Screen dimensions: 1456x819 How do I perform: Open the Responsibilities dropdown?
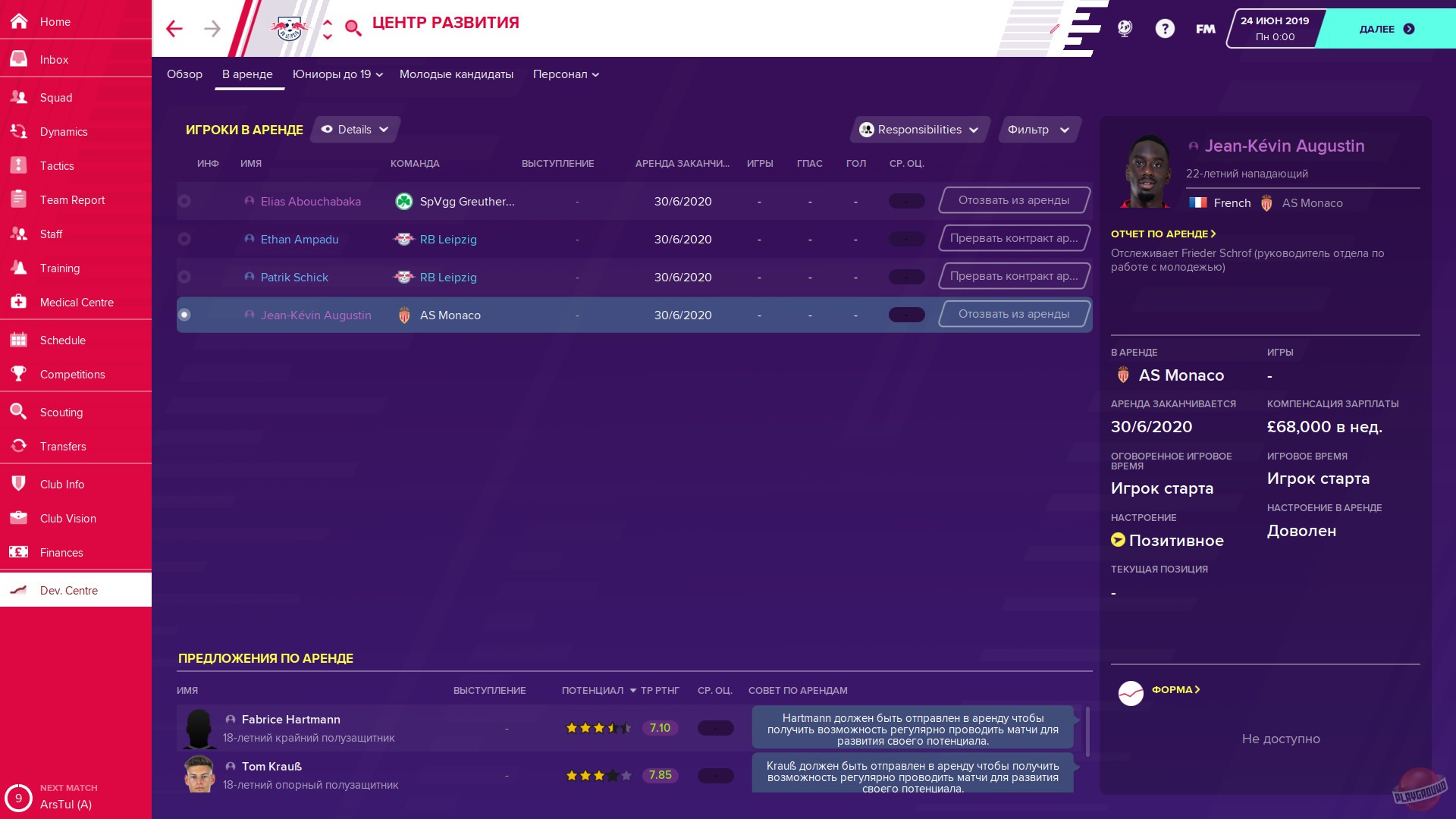coord(918,129)
